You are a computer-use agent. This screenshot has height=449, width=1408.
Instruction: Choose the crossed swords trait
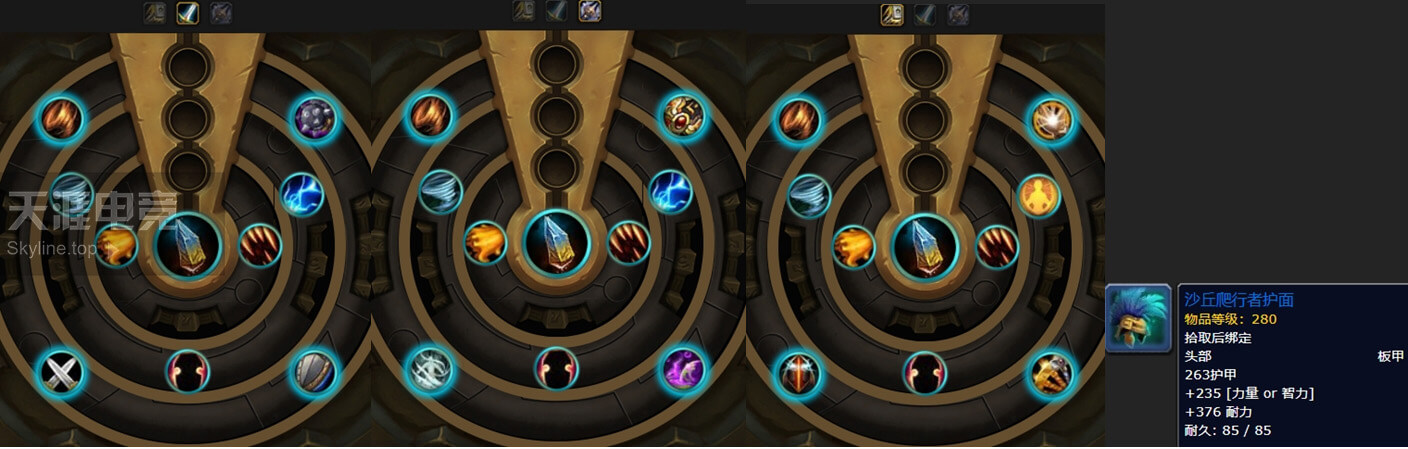pyautogui.click(x=60, y=373)
